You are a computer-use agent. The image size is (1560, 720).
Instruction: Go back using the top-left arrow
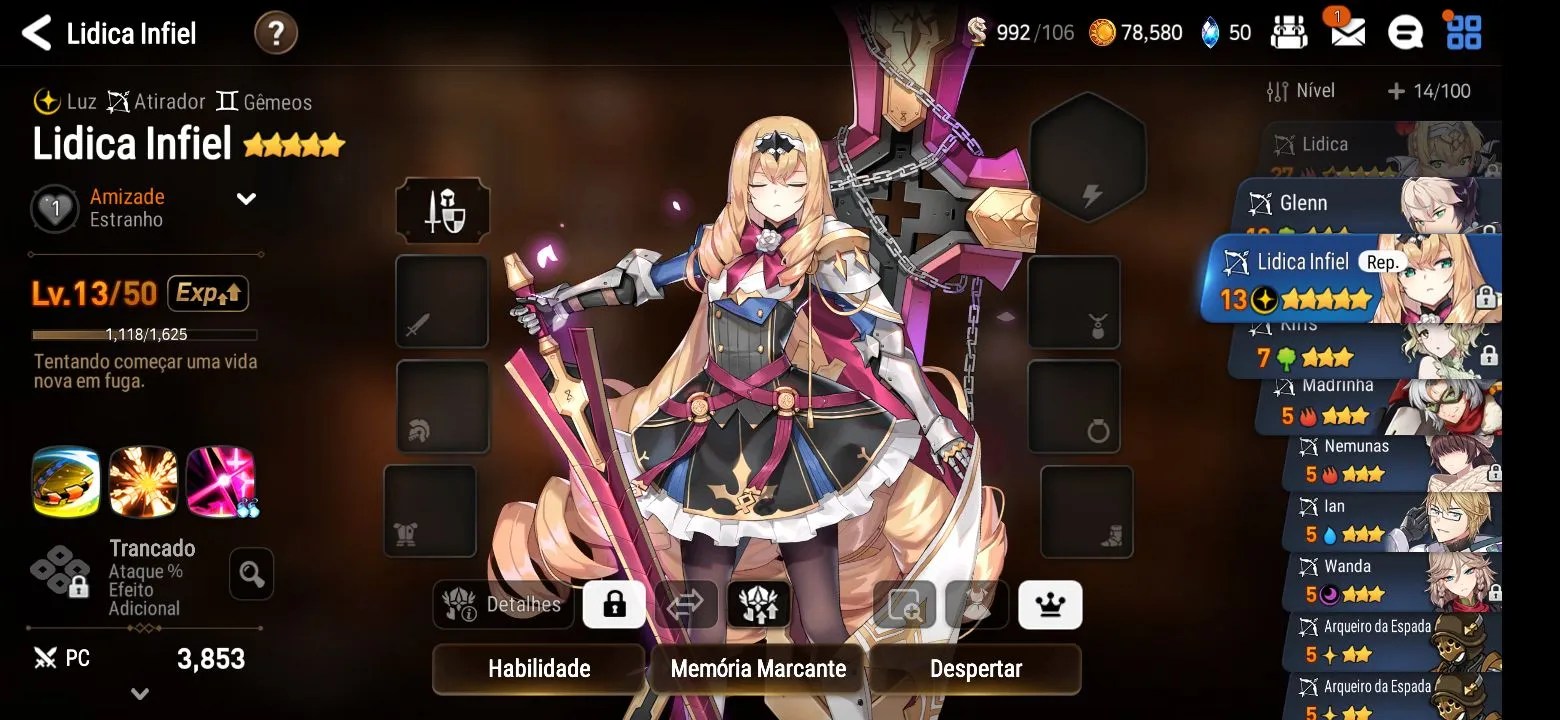[37, 34]
